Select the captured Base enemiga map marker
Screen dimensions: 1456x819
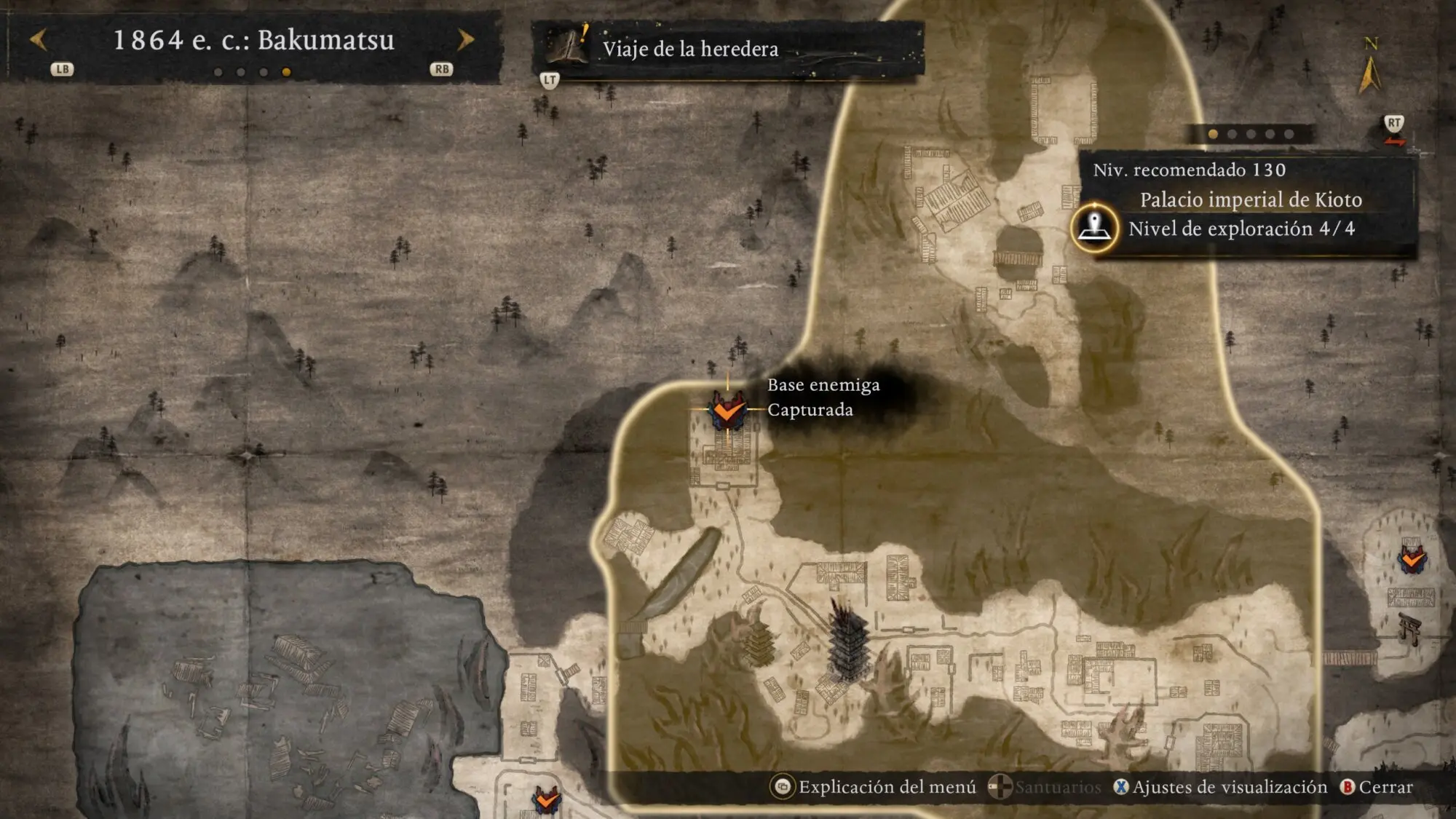(x=727, y=410)
